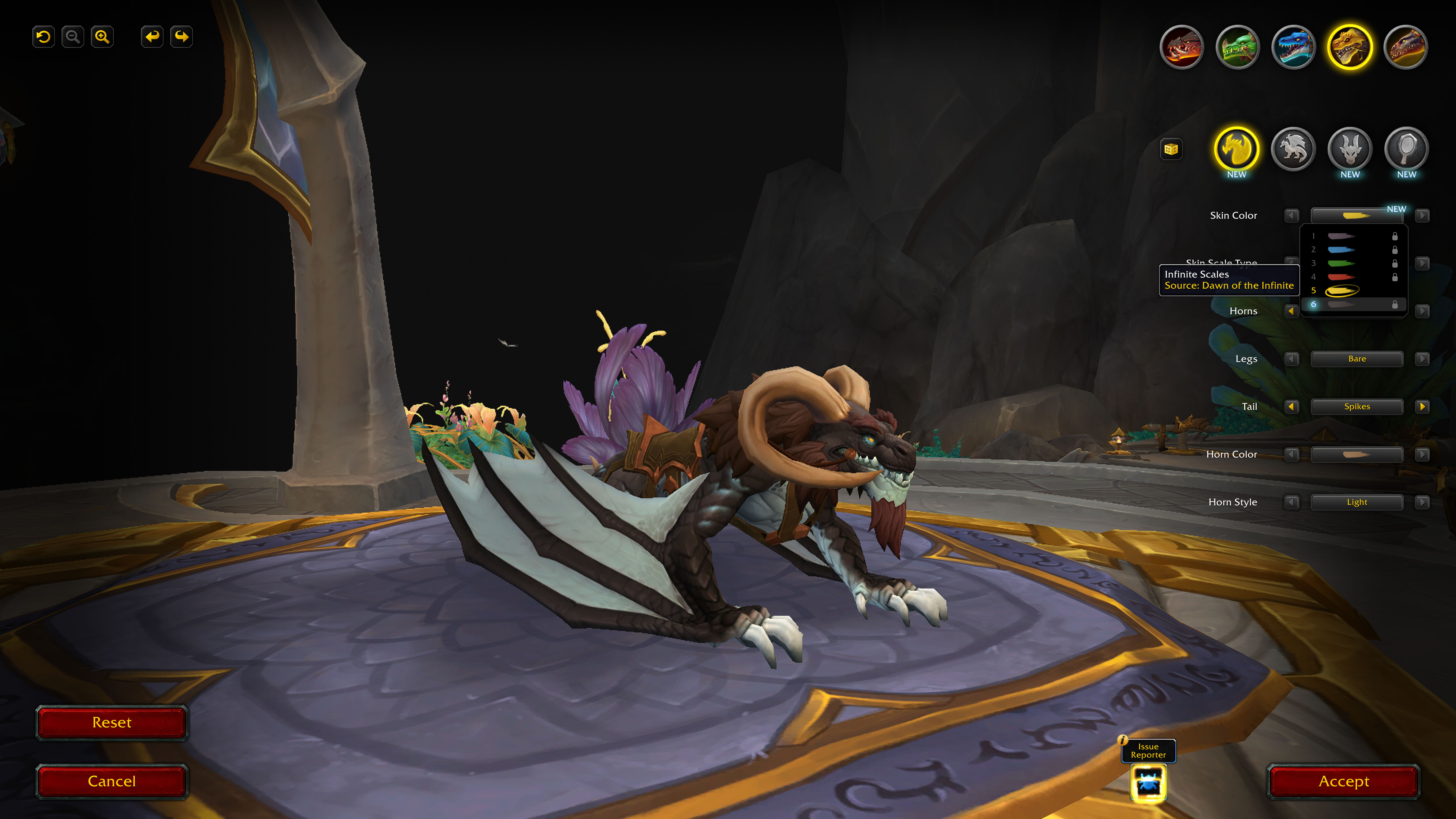Switch to the dragon body category tab

[1293, 149]
